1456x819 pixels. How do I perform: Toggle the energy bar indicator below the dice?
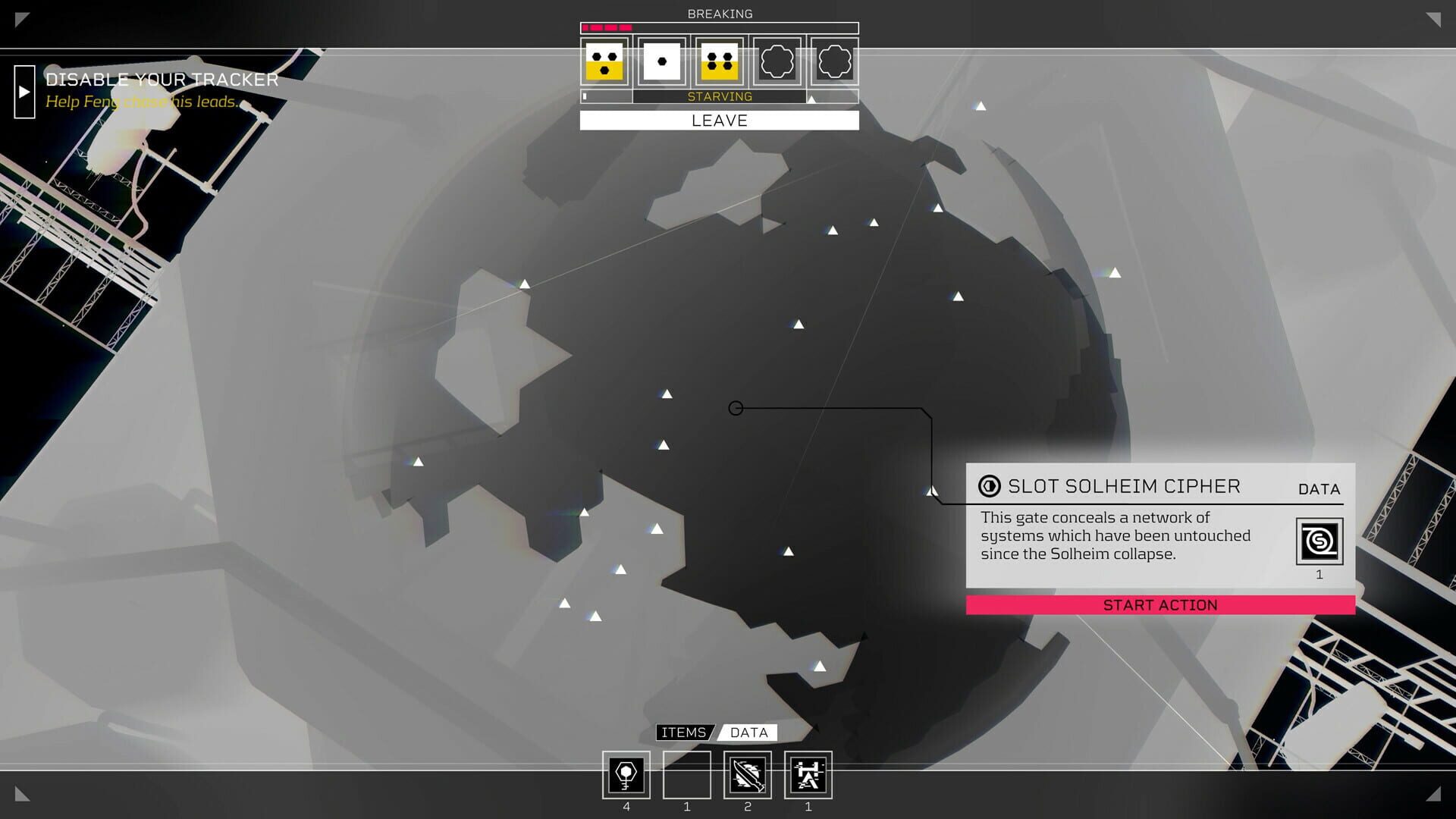[585, 96]
